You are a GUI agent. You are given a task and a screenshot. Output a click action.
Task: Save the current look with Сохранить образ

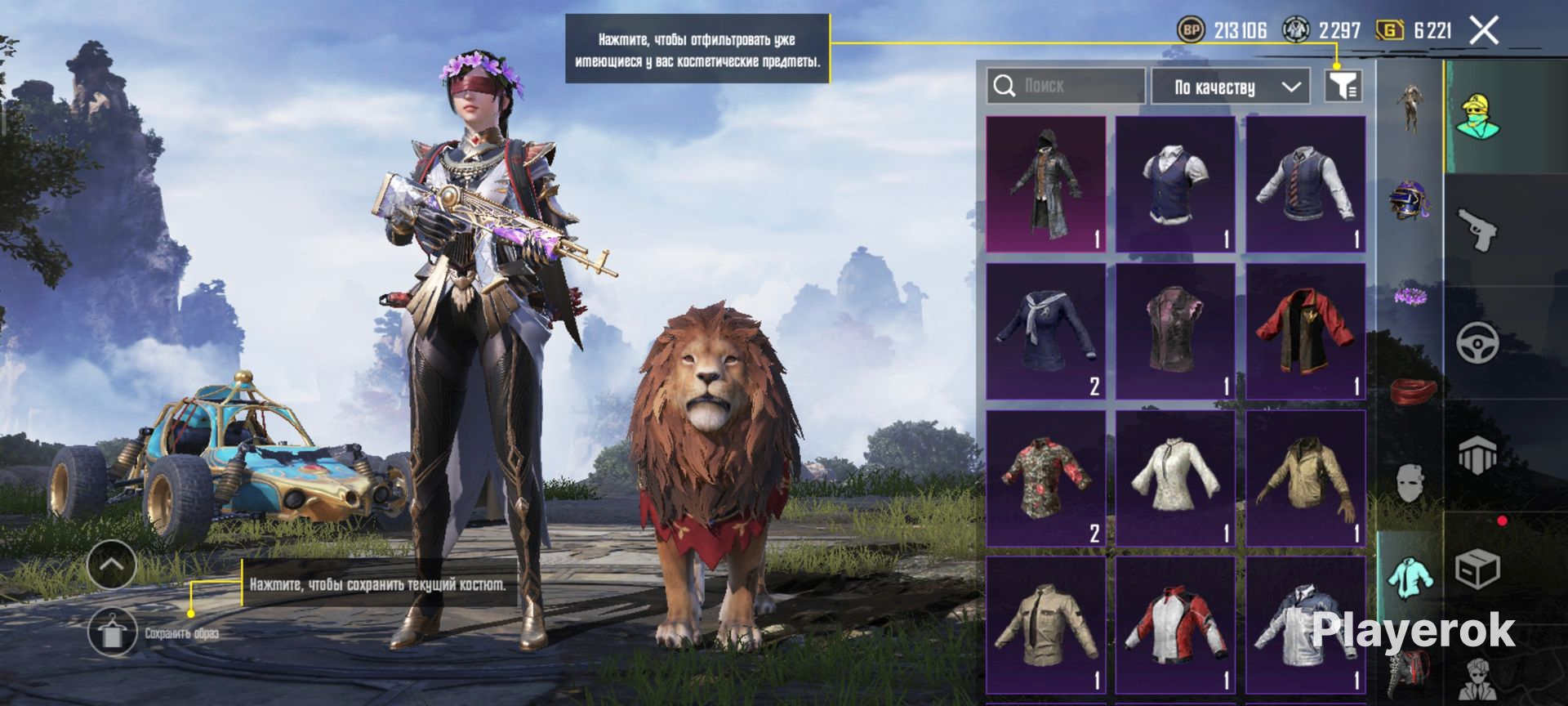[x=113, y=633]
